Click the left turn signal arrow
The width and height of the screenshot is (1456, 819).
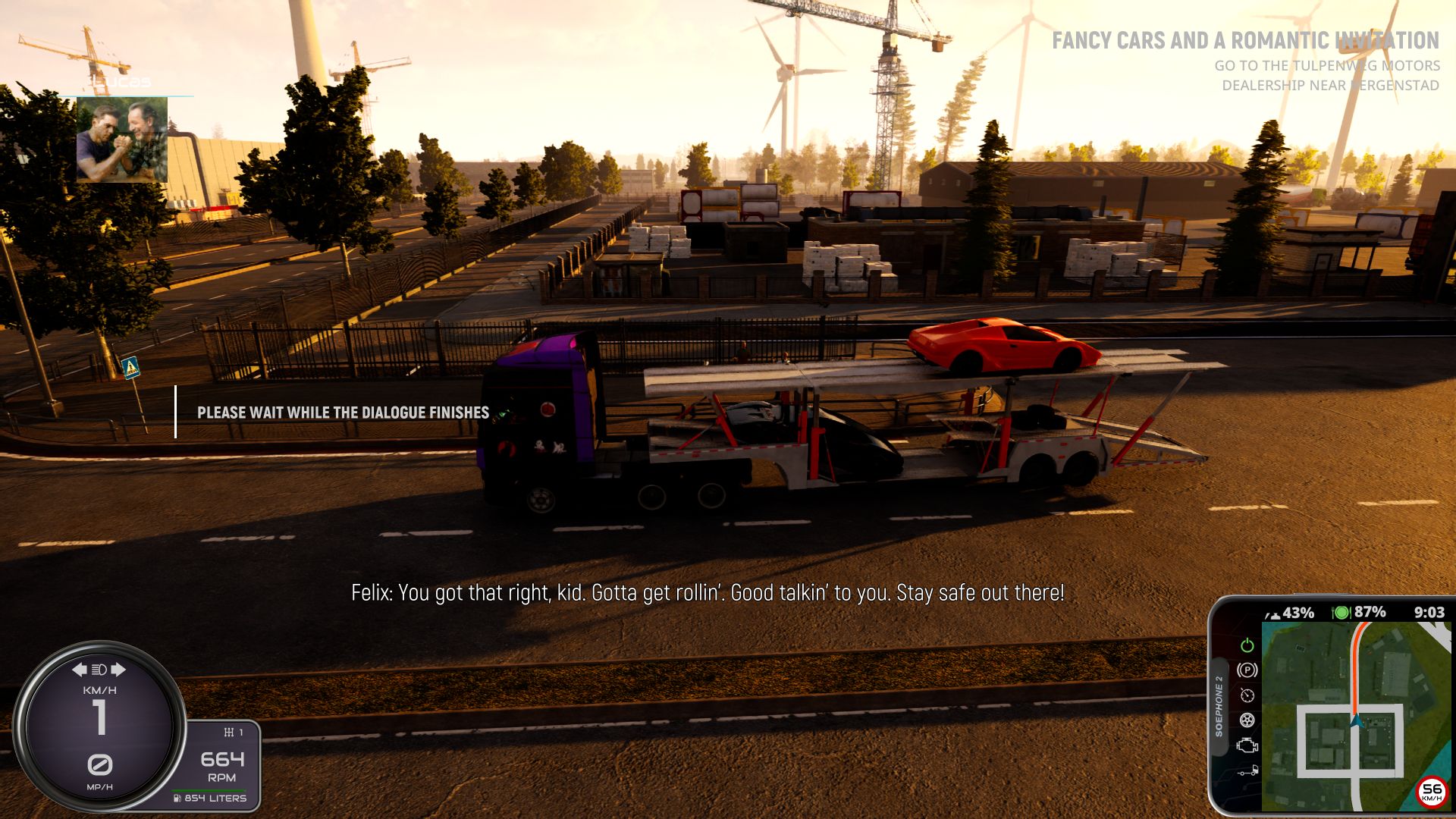(80, 669)
